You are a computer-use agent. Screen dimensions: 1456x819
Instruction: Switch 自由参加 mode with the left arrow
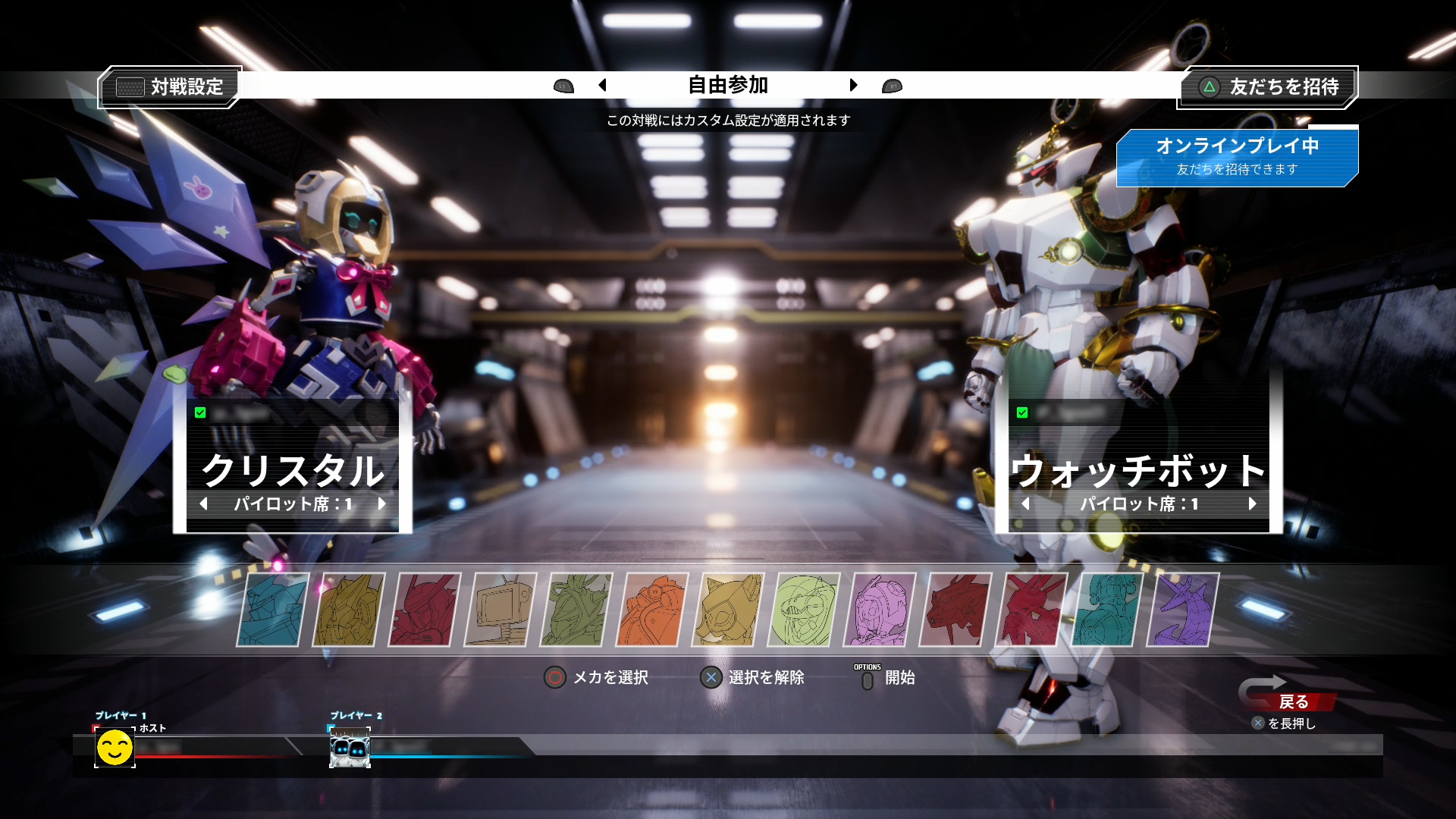click(603, 85)
